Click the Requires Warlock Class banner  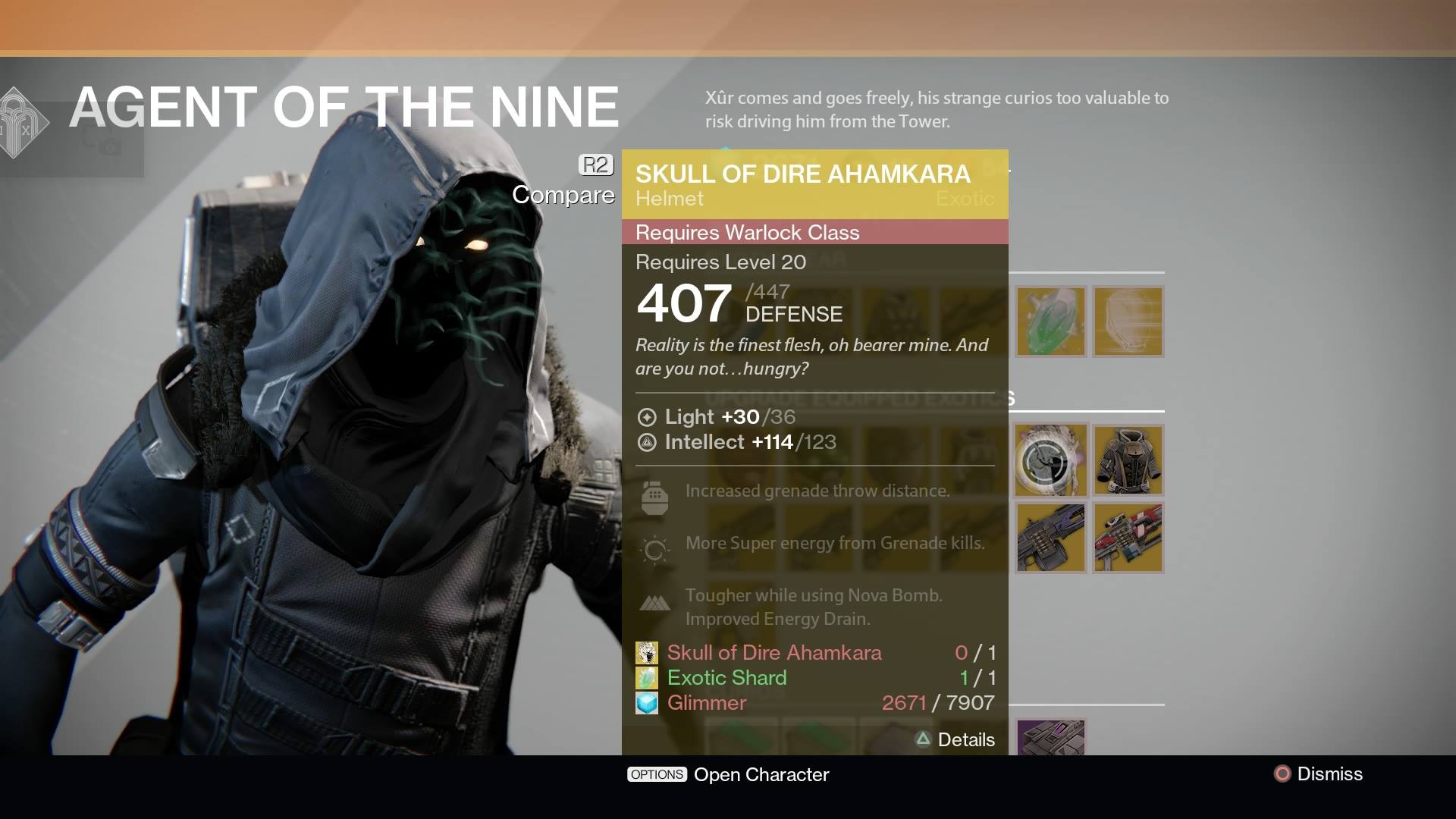pos(815,233)
